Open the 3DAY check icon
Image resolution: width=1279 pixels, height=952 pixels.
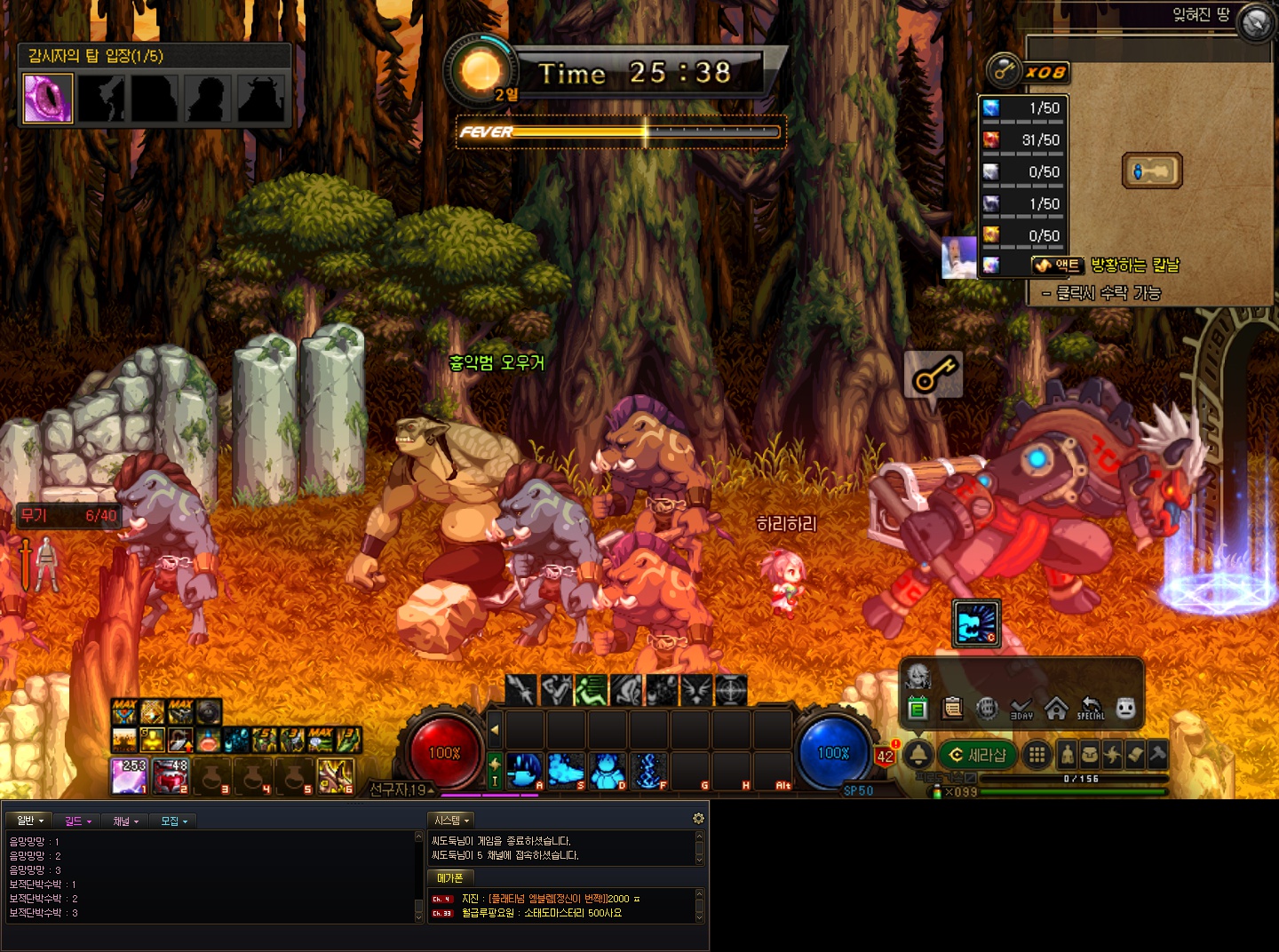(x=1021, y=709)
